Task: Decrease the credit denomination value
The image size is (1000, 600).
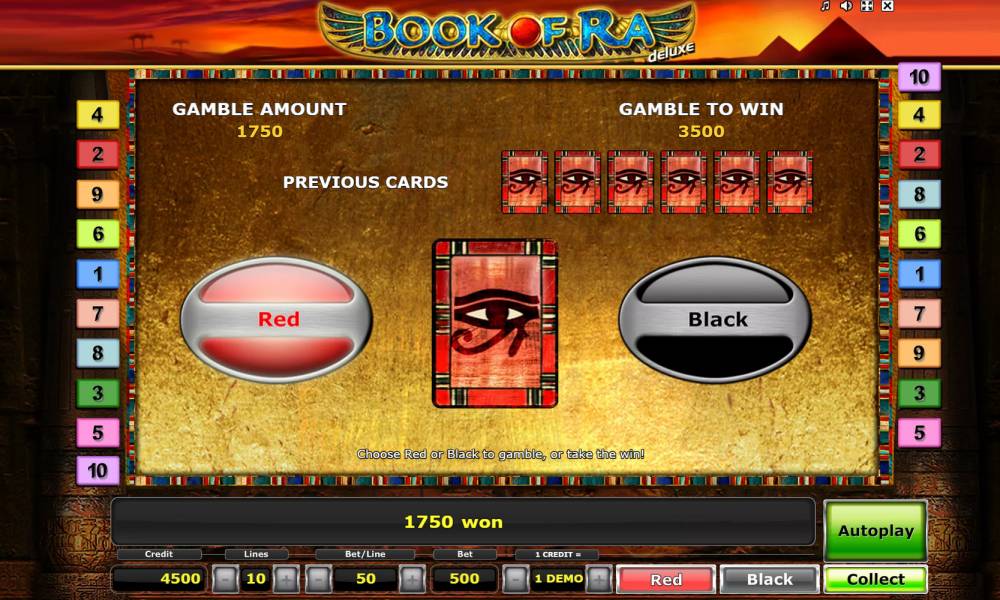Action: pos(515,579)
